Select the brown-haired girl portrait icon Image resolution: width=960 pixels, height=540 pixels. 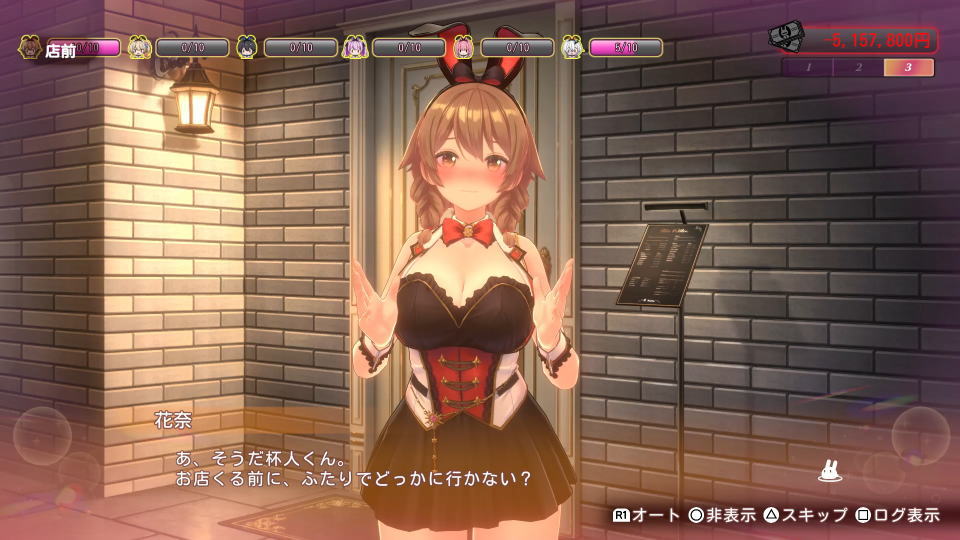pos(30,47)
